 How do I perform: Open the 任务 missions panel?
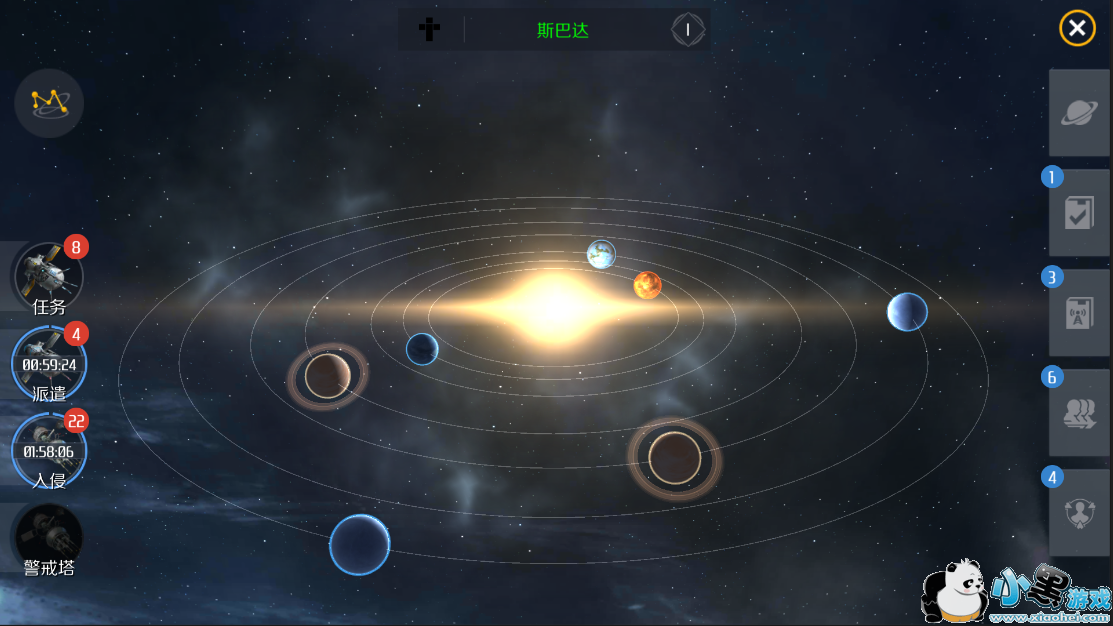click(x=48, y=277)
